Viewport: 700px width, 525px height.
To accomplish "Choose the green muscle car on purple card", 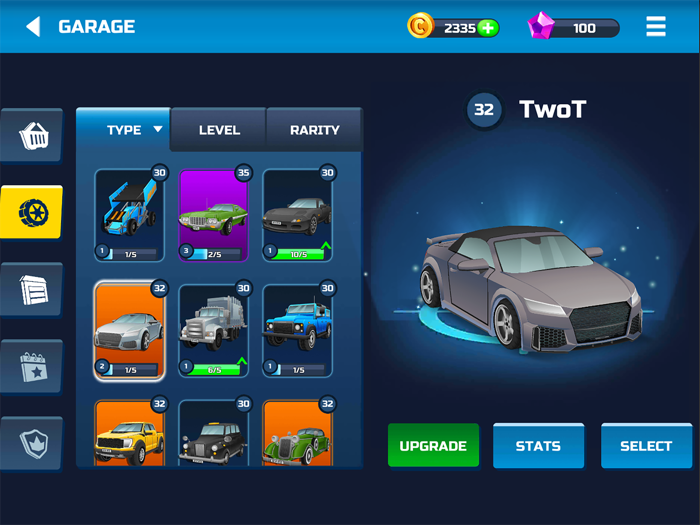I will click(213, 215).
